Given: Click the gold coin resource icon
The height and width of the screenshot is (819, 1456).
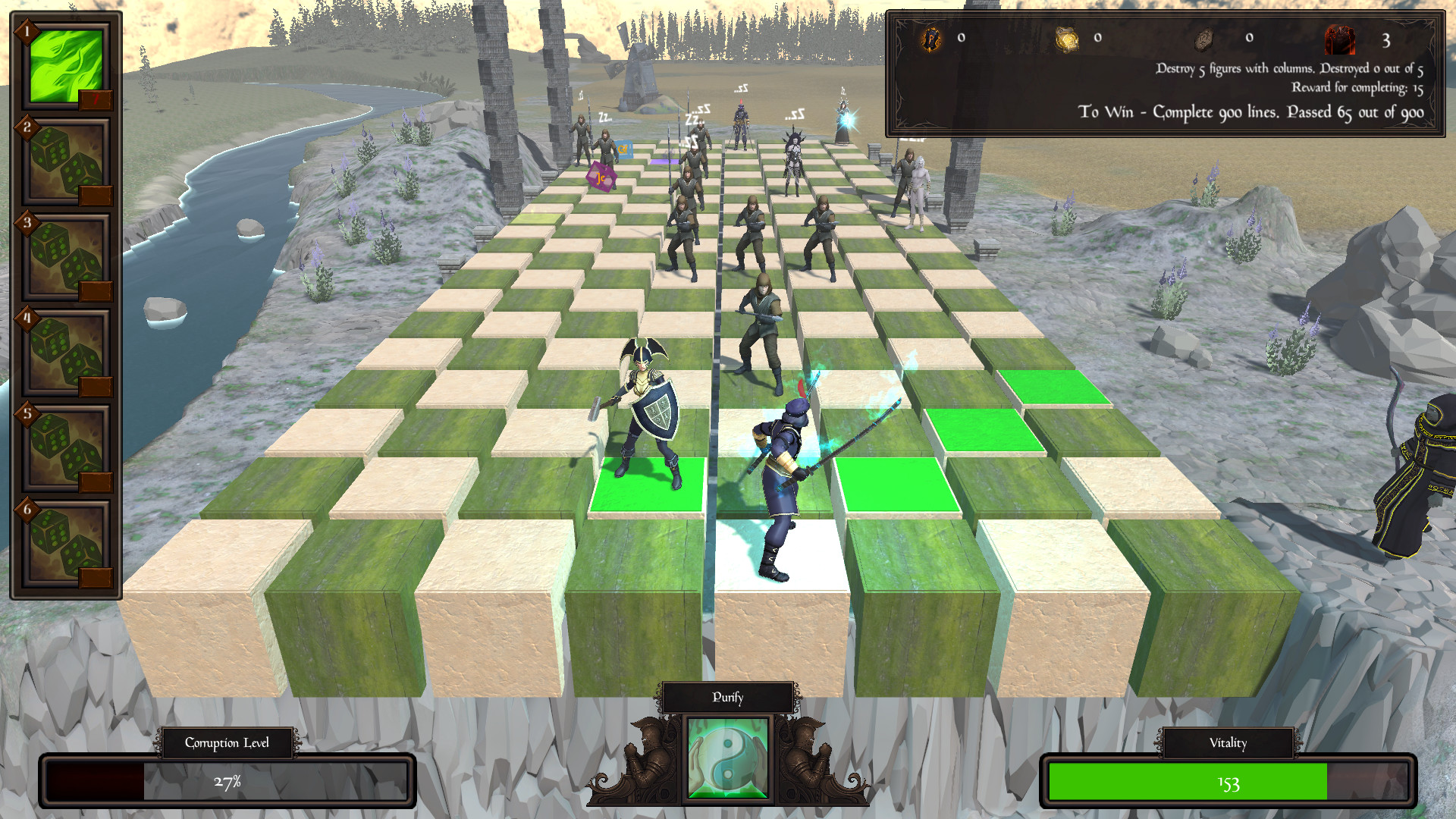Looking at the screenshot, I should (x=1069, y=39).
